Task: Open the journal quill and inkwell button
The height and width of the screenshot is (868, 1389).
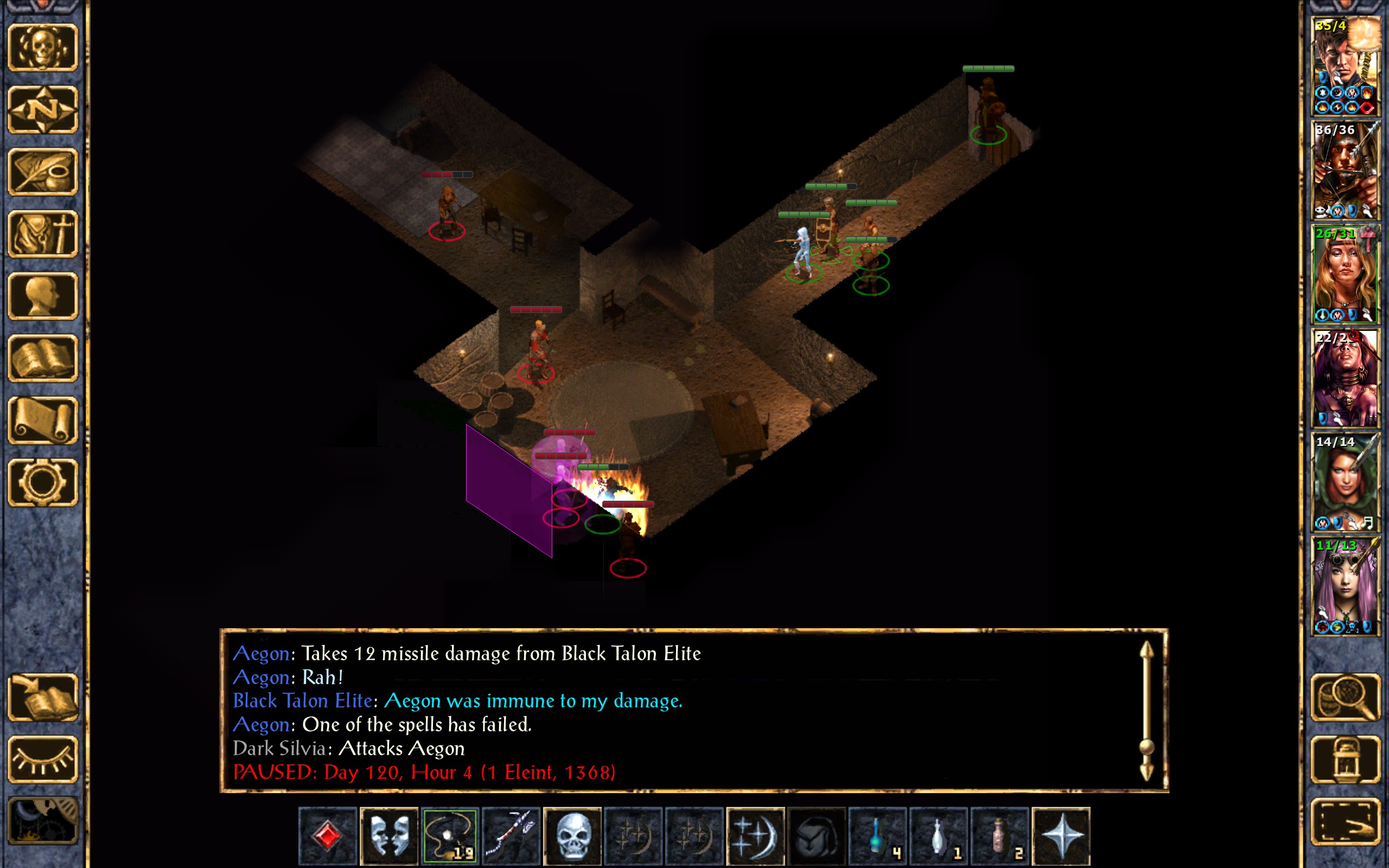Action: pos(42,171)
